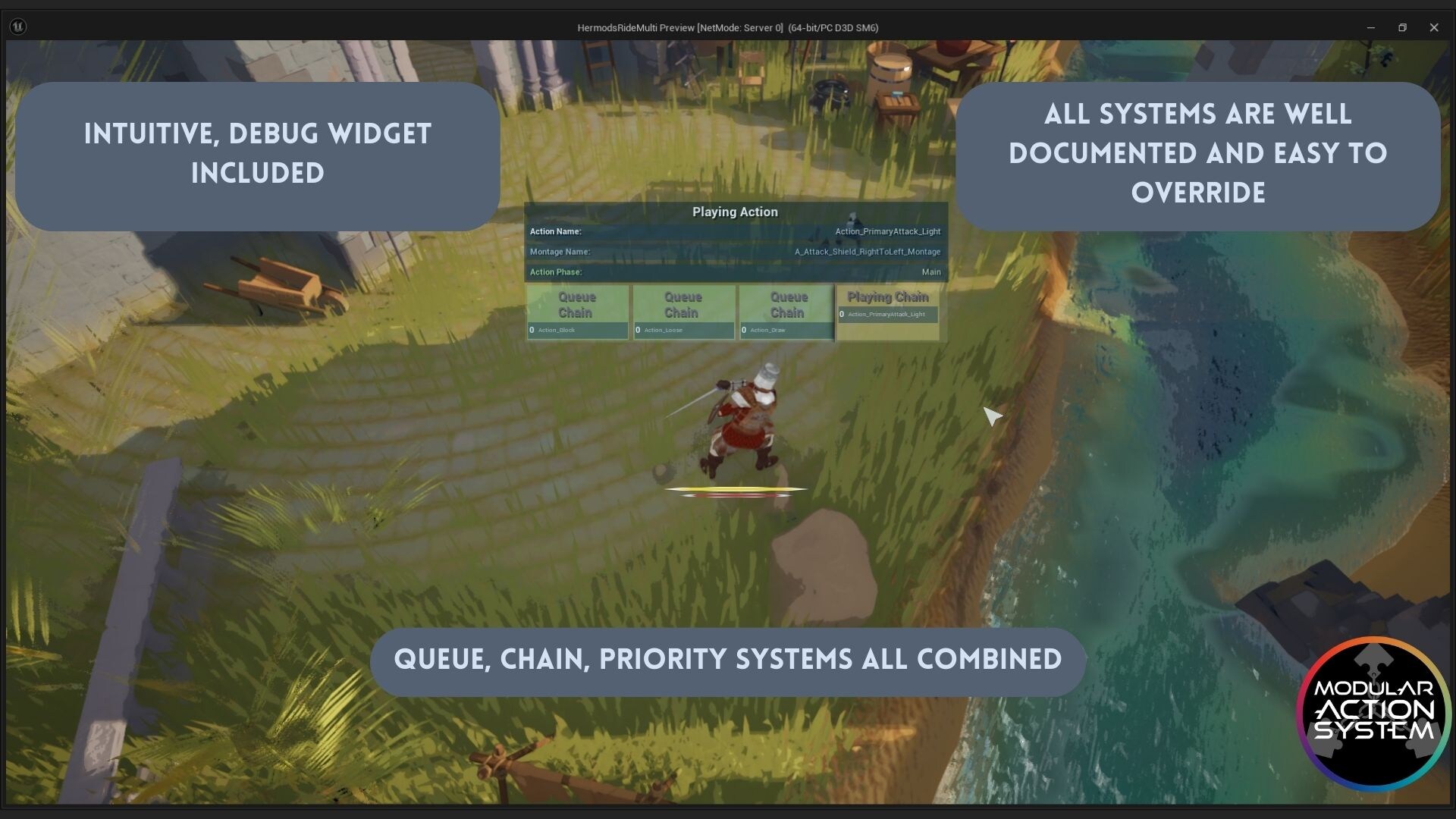1456x819 pixels.
Task: Expand the first Queue Chain panel
Action: click(576, 305)
